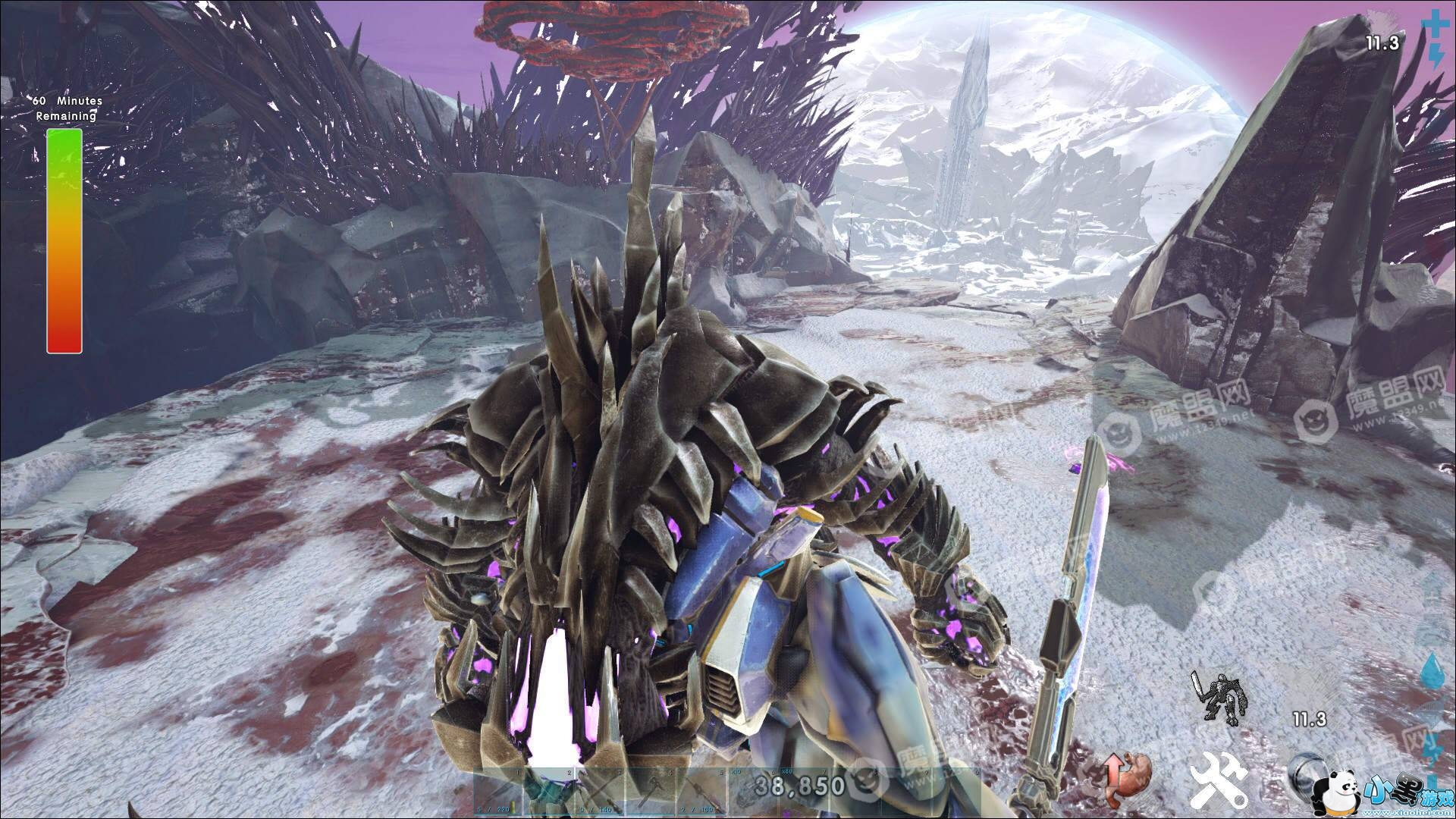Select the teal item in hotbar slot 2
The height and width of the screenshot is (819, 1456).
tap(548, 793)
